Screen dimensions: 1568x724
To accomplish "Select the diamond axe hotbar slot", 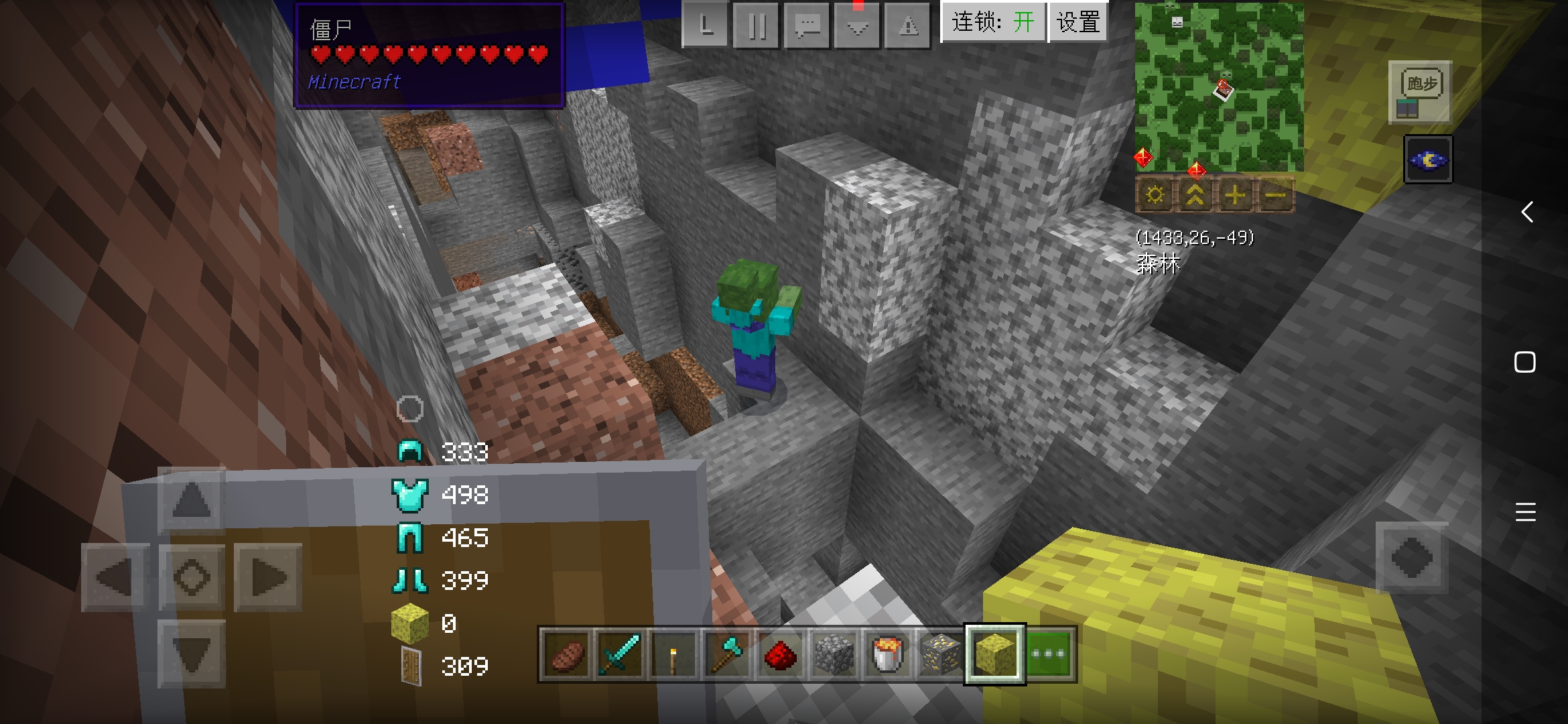I will click(726, 654).
